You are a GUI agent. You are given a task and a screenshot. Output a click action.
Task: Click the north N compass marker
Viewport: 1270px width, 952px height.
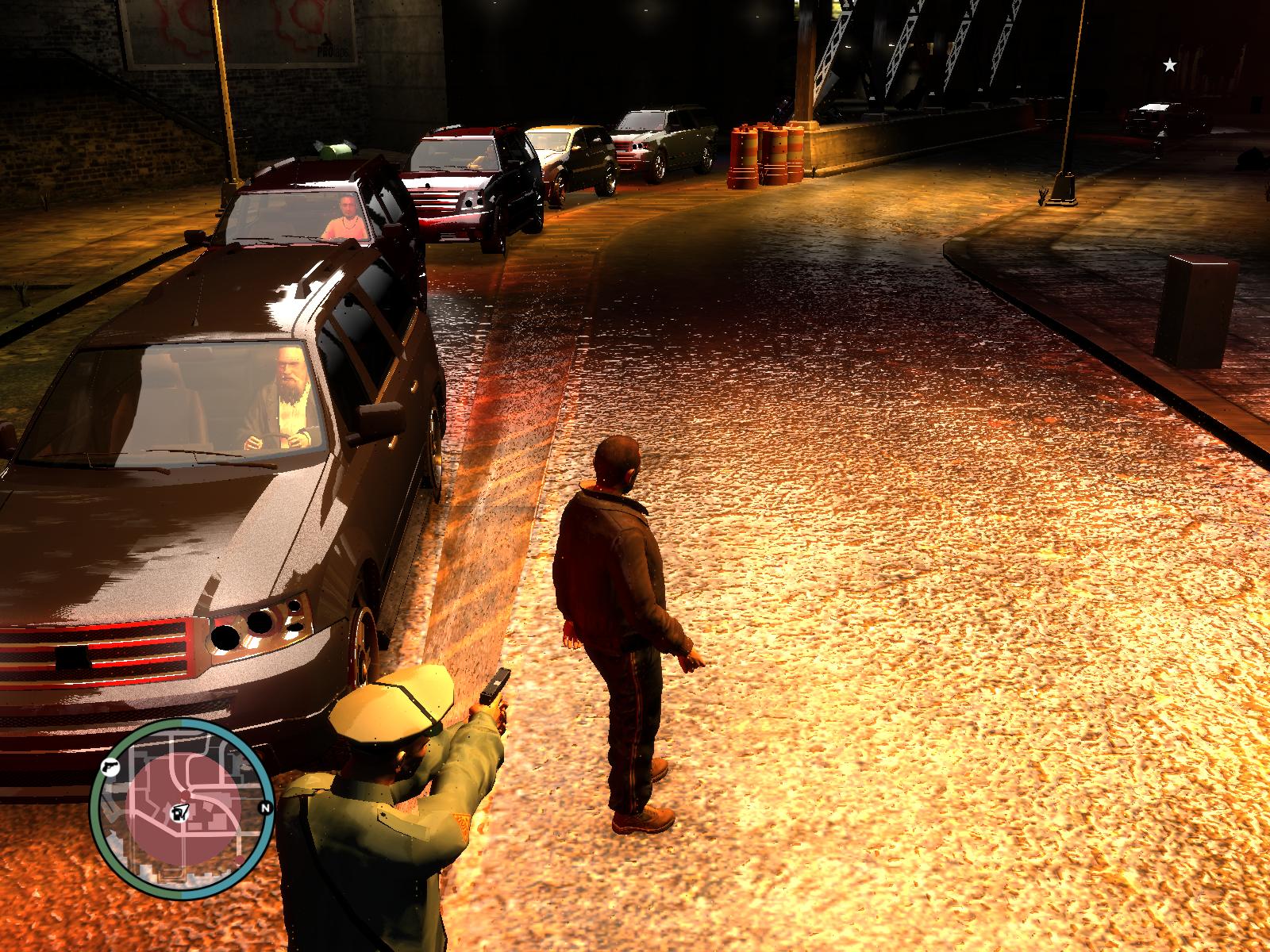265,808
